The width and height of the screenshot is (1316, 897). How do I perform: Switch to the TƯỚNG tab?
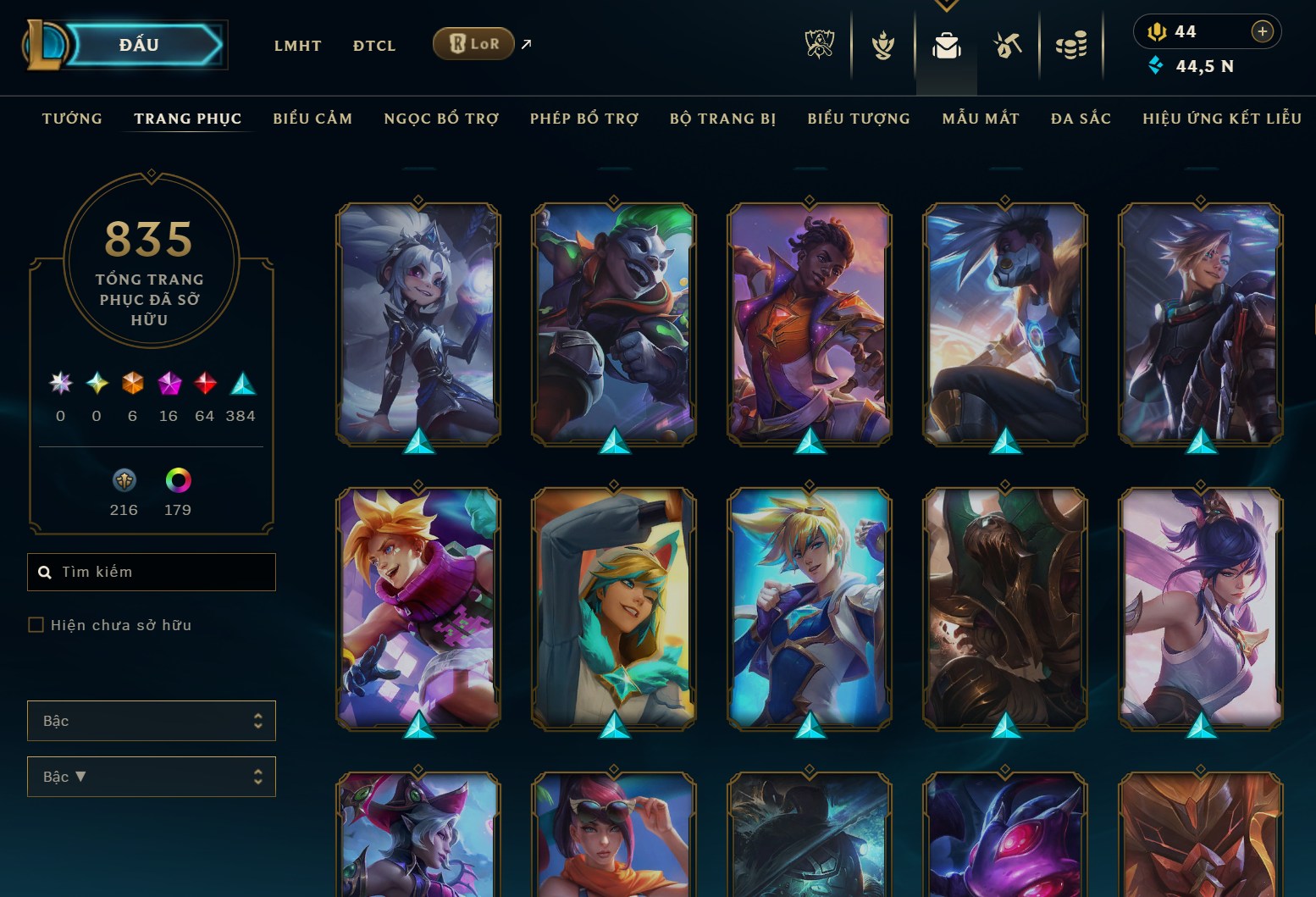pyautogui.click(x=72, y=119)
